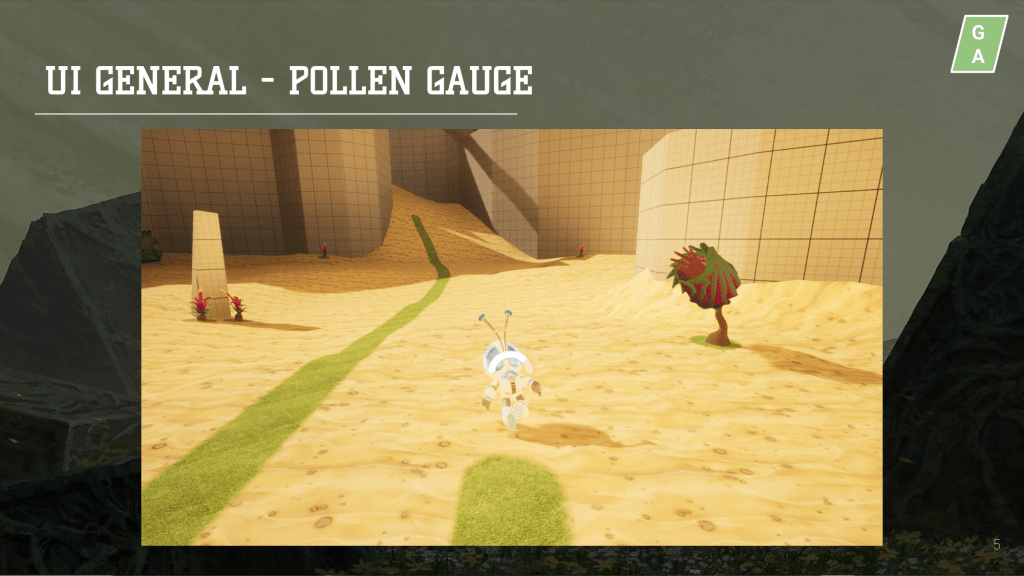Viewport: 1024px width, 576px height.
Task: Click the green GA logo badge
Action: pos(978,45)
